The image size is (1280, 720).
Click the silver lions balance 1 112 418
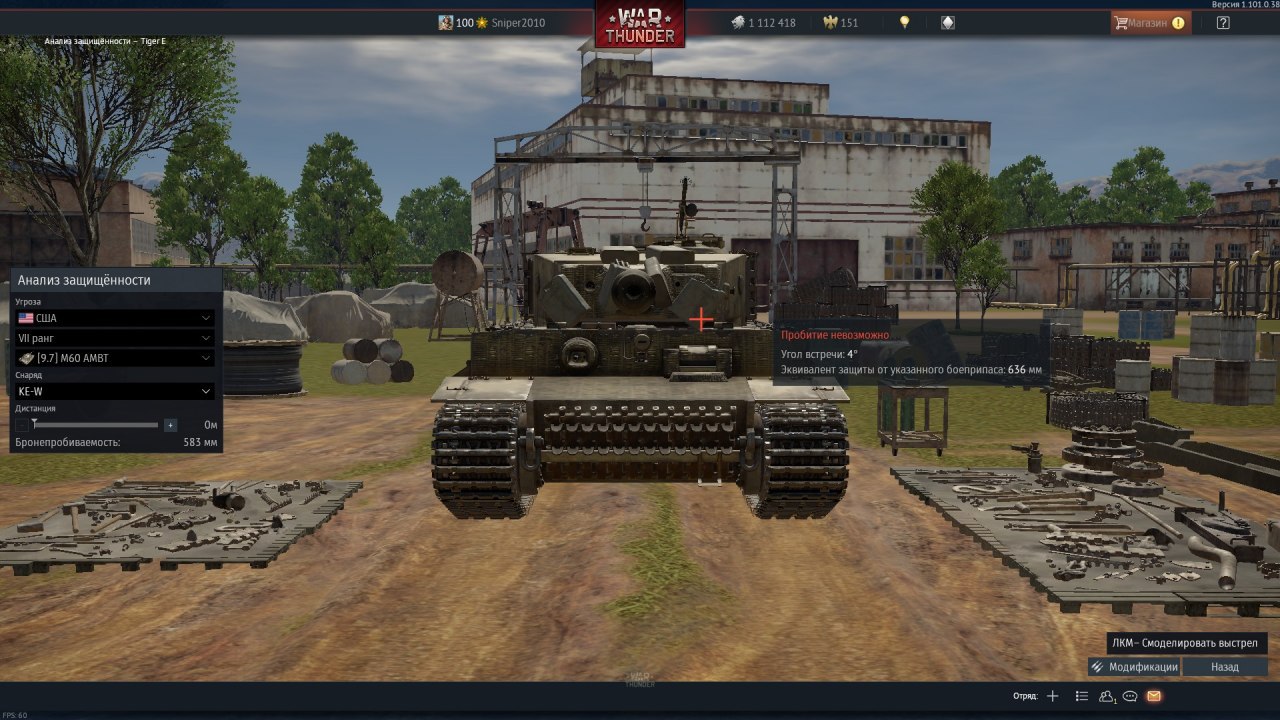click(x=763, y=22)
